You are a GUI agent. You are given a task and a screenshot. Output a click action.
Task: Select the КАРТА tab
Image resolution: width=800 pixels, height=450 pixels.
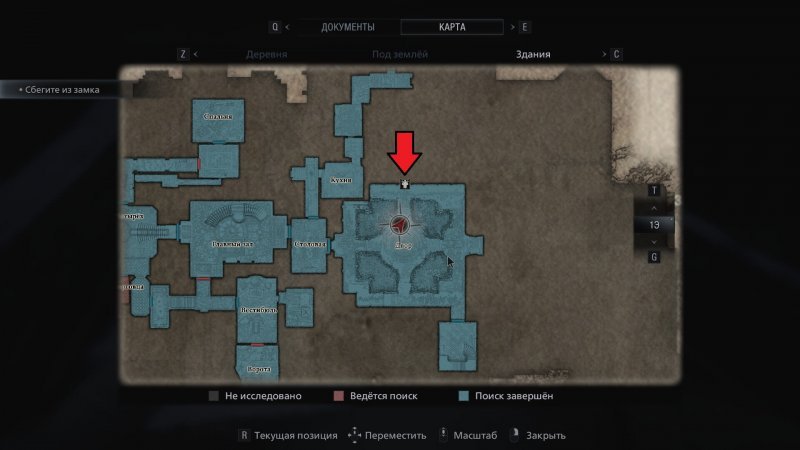(x=452, y=27)
